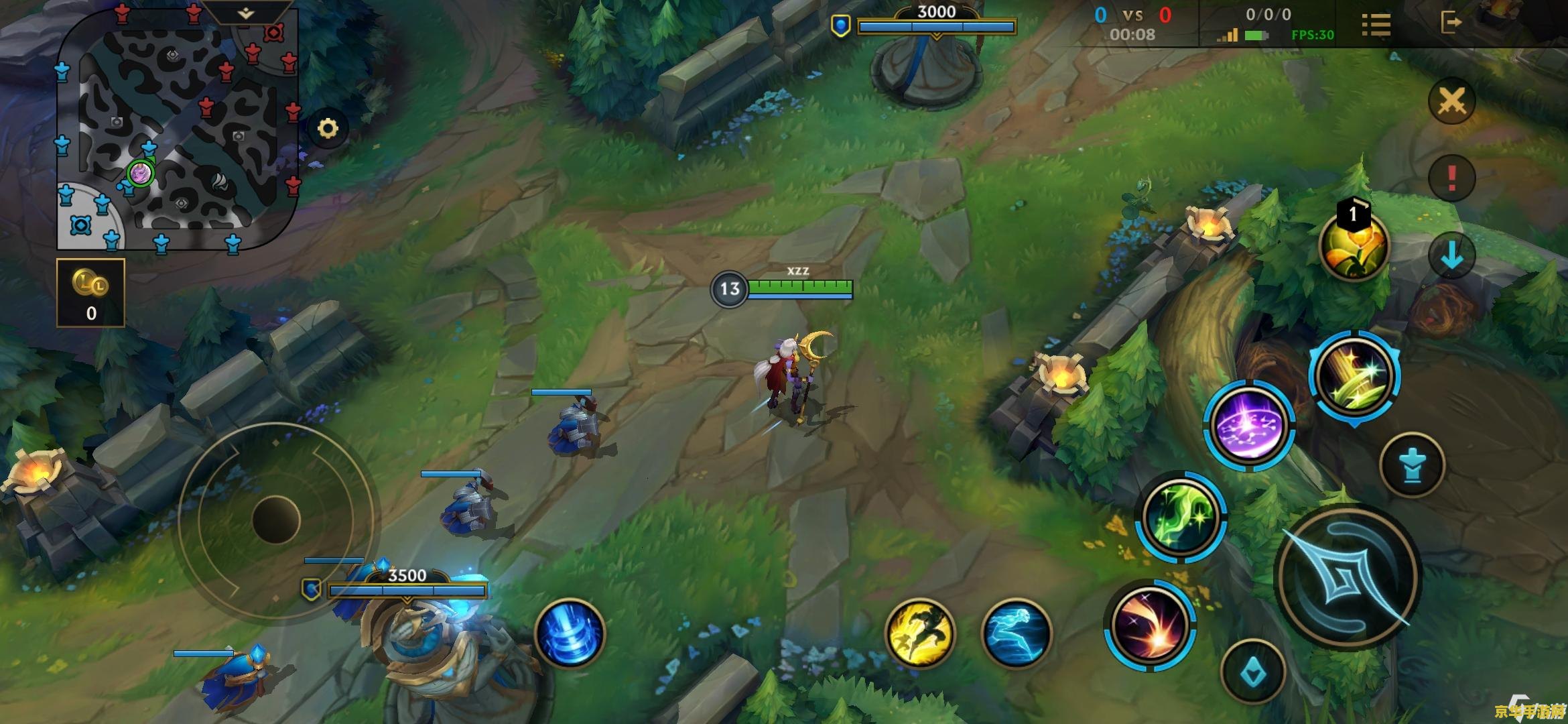Viewport: 1568px width, 724px height.
Task: Tap the exit door icon
Action: [1450, 22]
